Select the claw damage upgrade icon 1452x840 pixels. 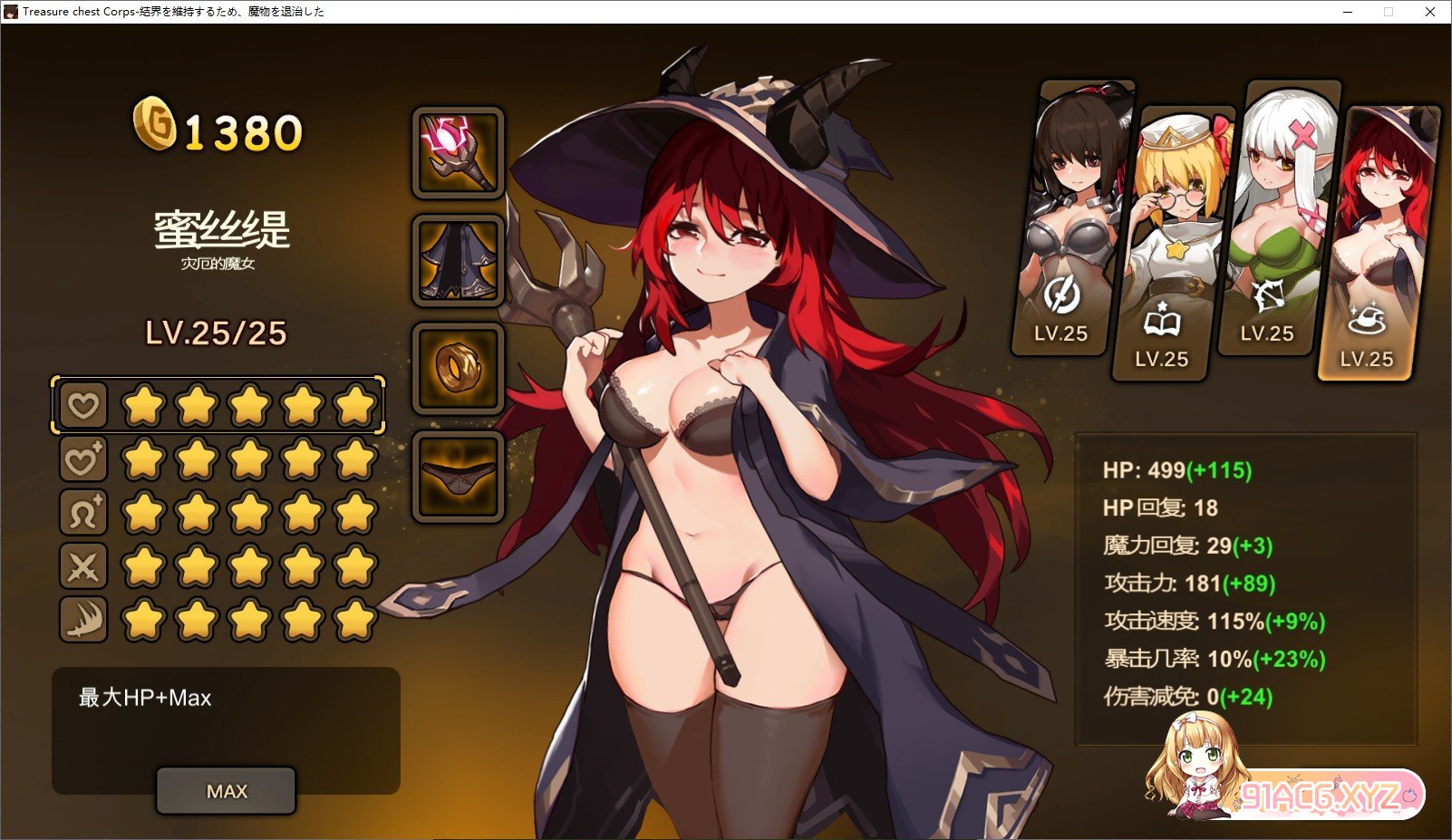tap(82, 621)
